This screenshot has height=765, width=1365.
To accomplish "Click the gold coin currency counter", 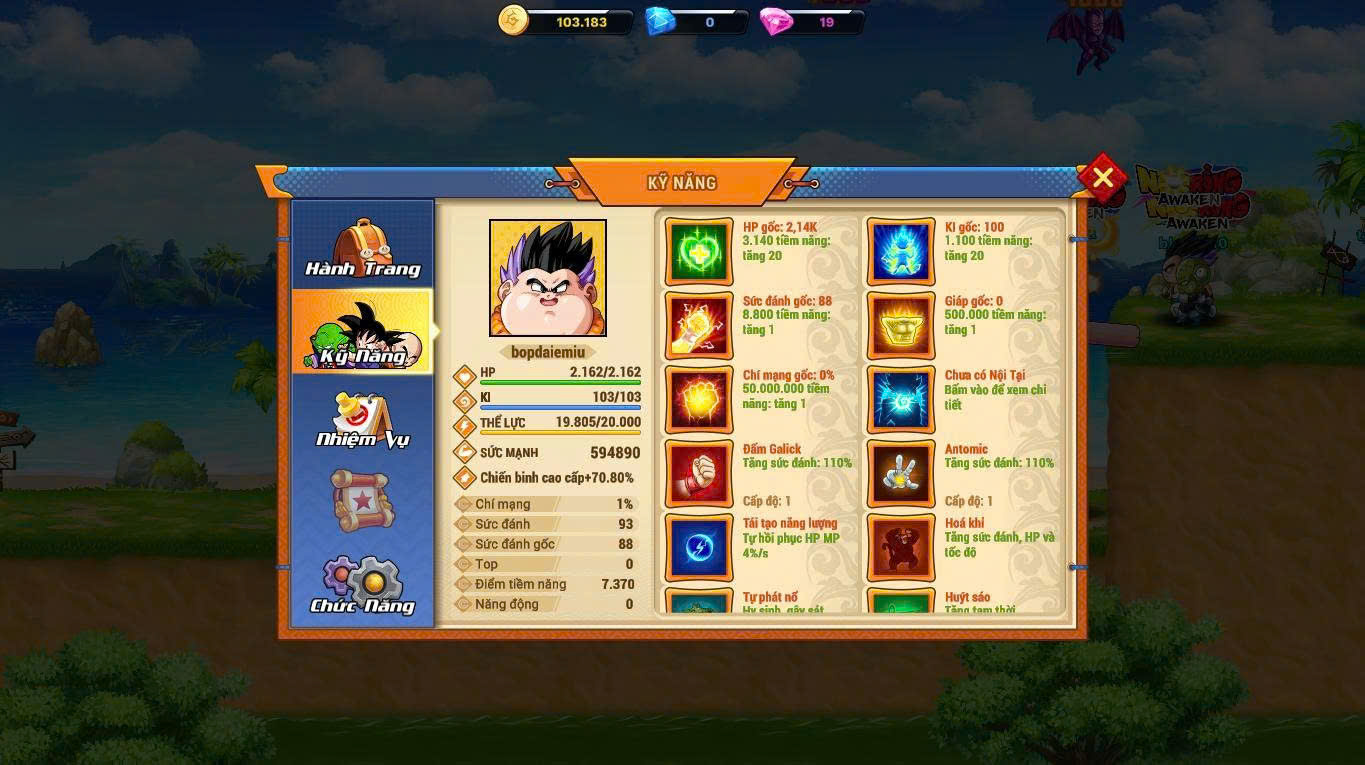I will tap(566, 21).
